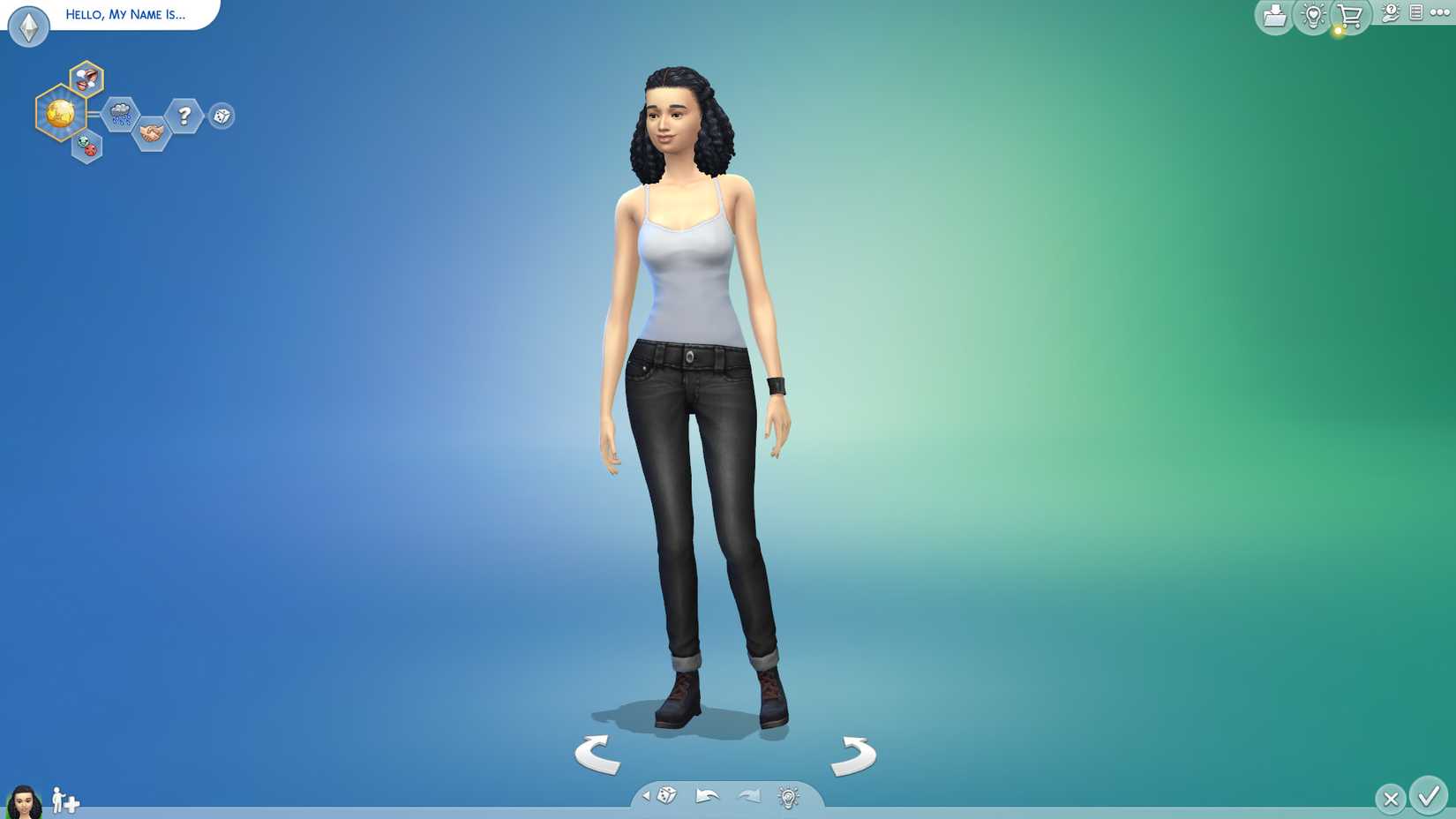Choose the walk style hexagon
Image resolution: width=1456 pixels, height=819 pixels.
coord(86,147)
